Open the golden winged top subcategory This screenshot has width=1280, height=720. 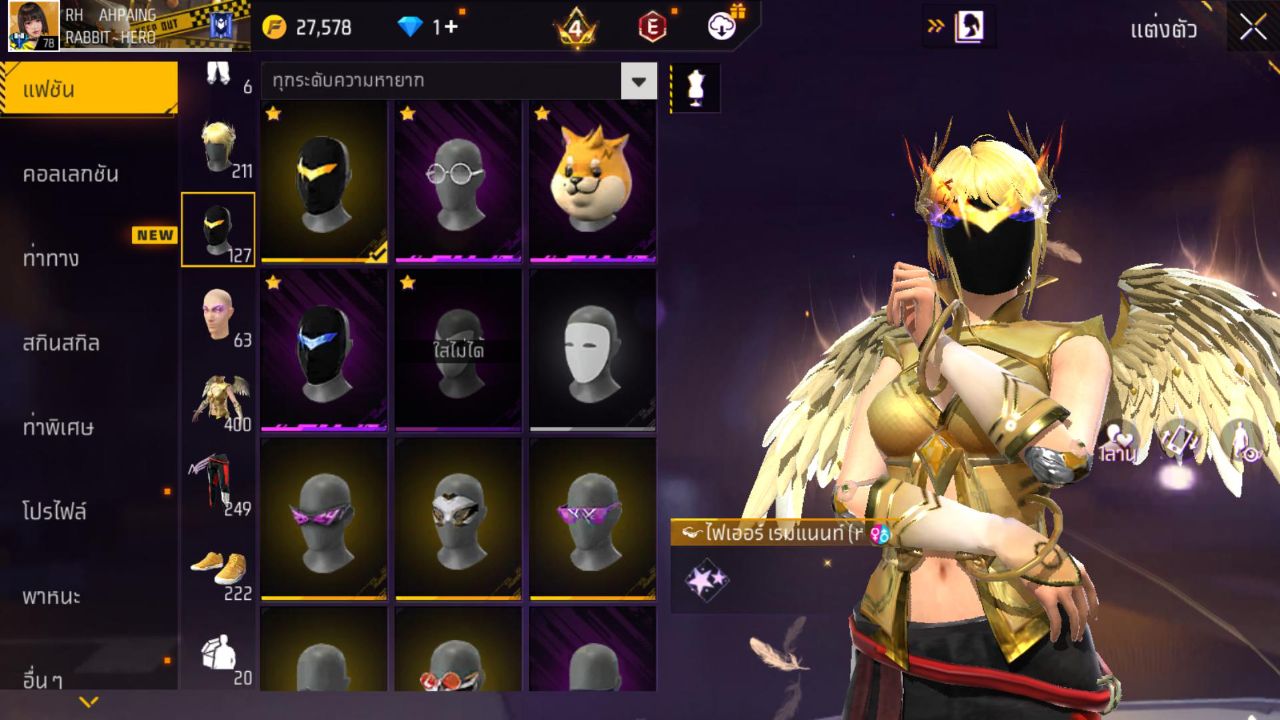[x=218, y=401]
